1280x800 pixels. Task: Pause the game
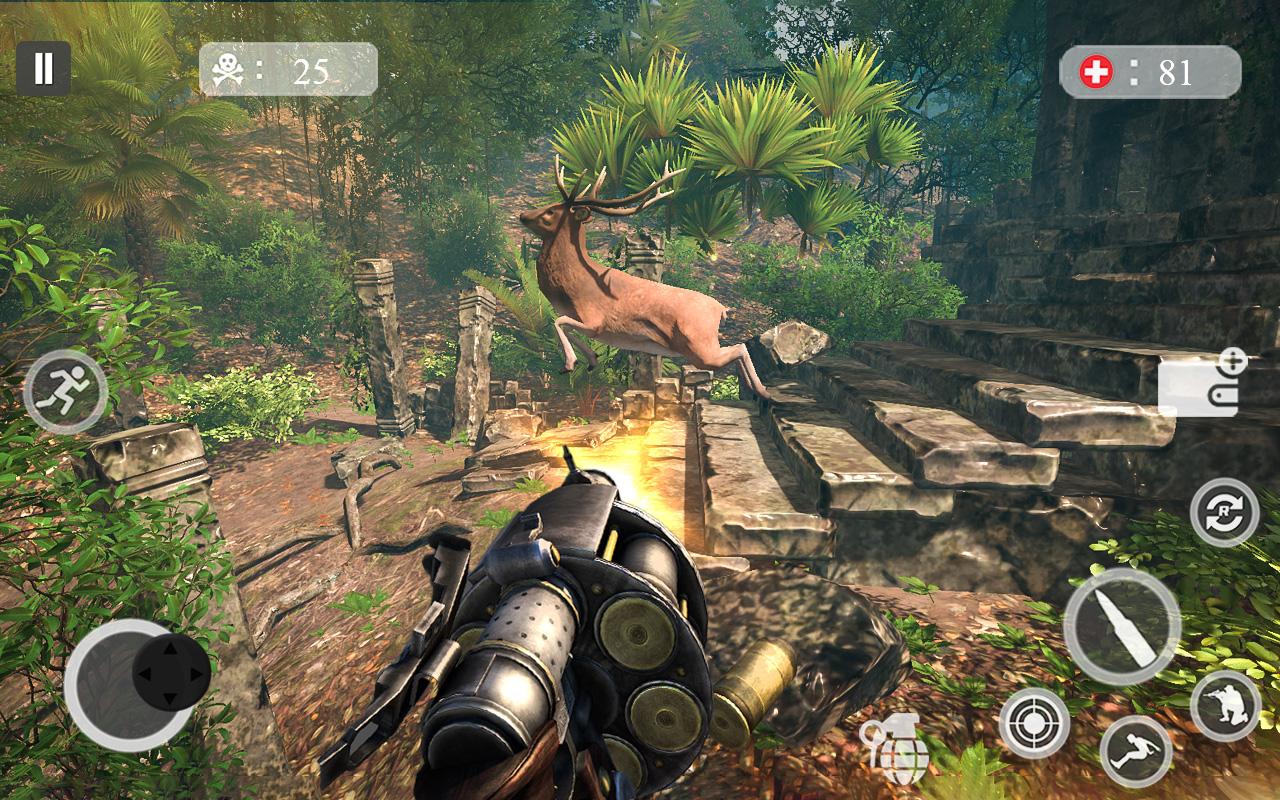point(43,68)
